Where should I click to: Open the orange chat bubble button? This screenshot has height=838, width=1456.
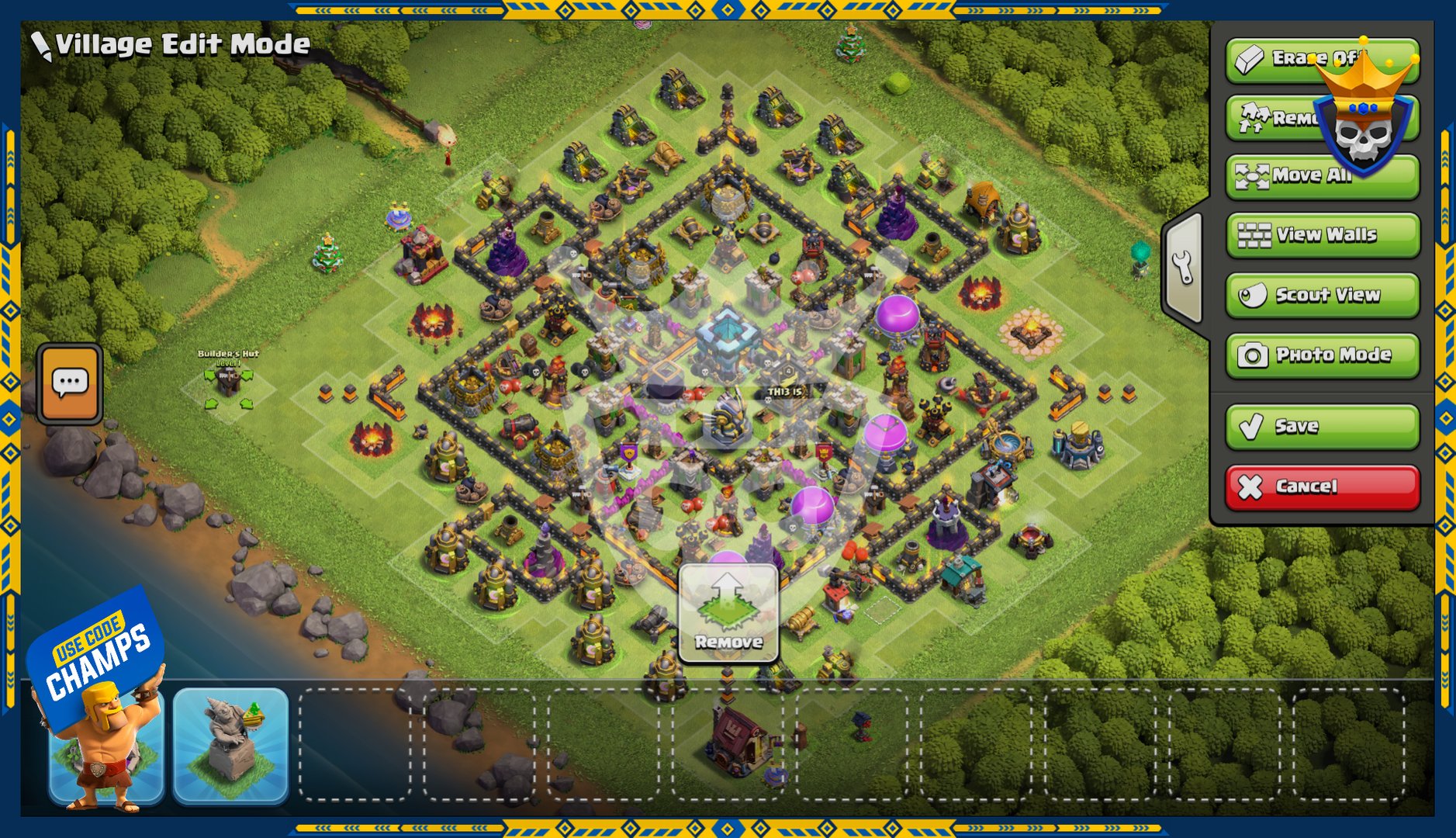coord(70,383)
